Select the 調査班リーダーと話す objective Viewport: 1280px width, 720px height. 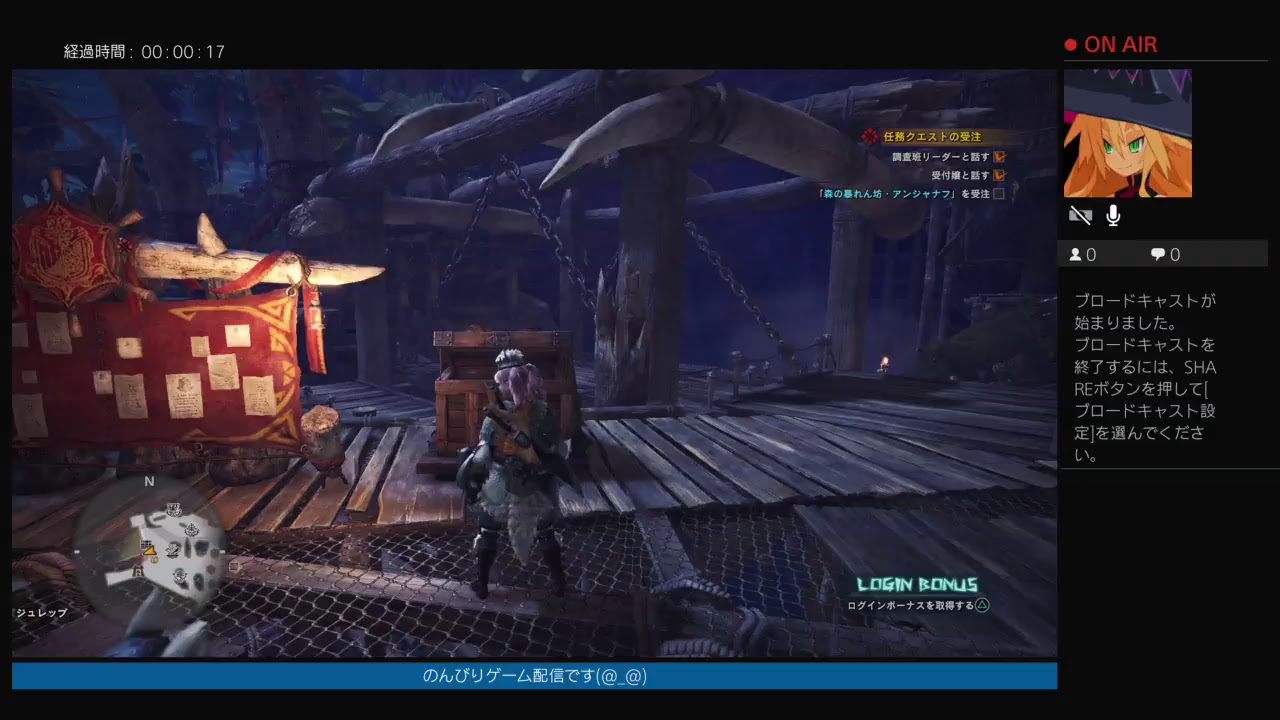pyautogui.click(x=941, y=157)
